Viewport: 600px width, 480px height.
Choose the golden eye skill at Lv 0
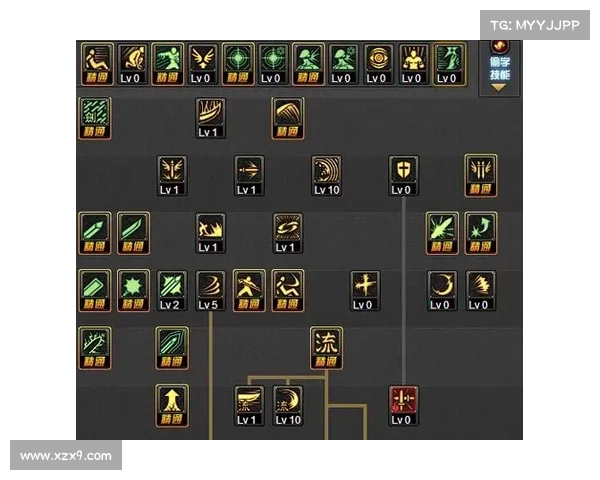tap(378, 62)
